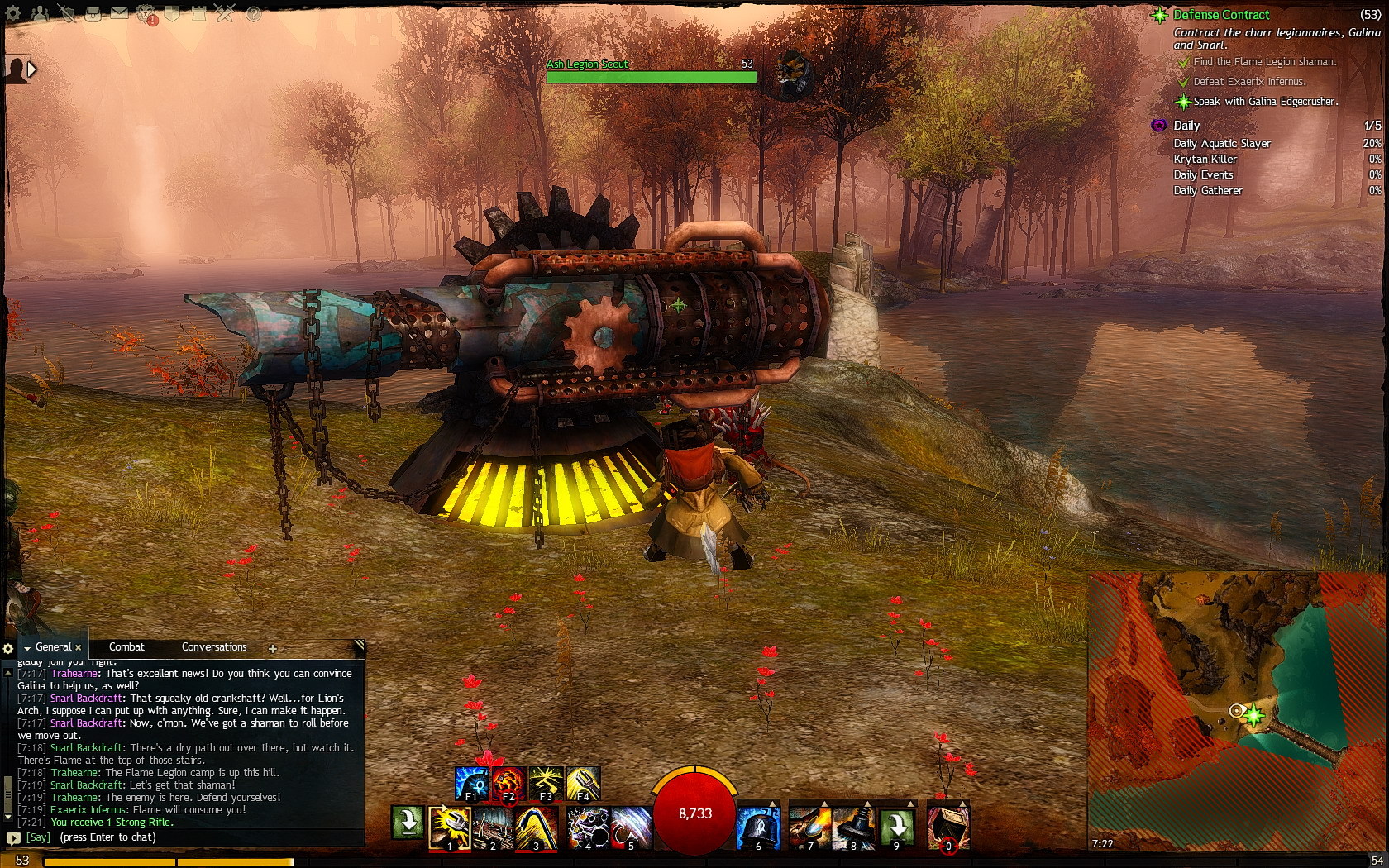The width and height of the screenshot is (1389, 868).
Task: Open the help question mark icon
Action: [x=253, y=13]
